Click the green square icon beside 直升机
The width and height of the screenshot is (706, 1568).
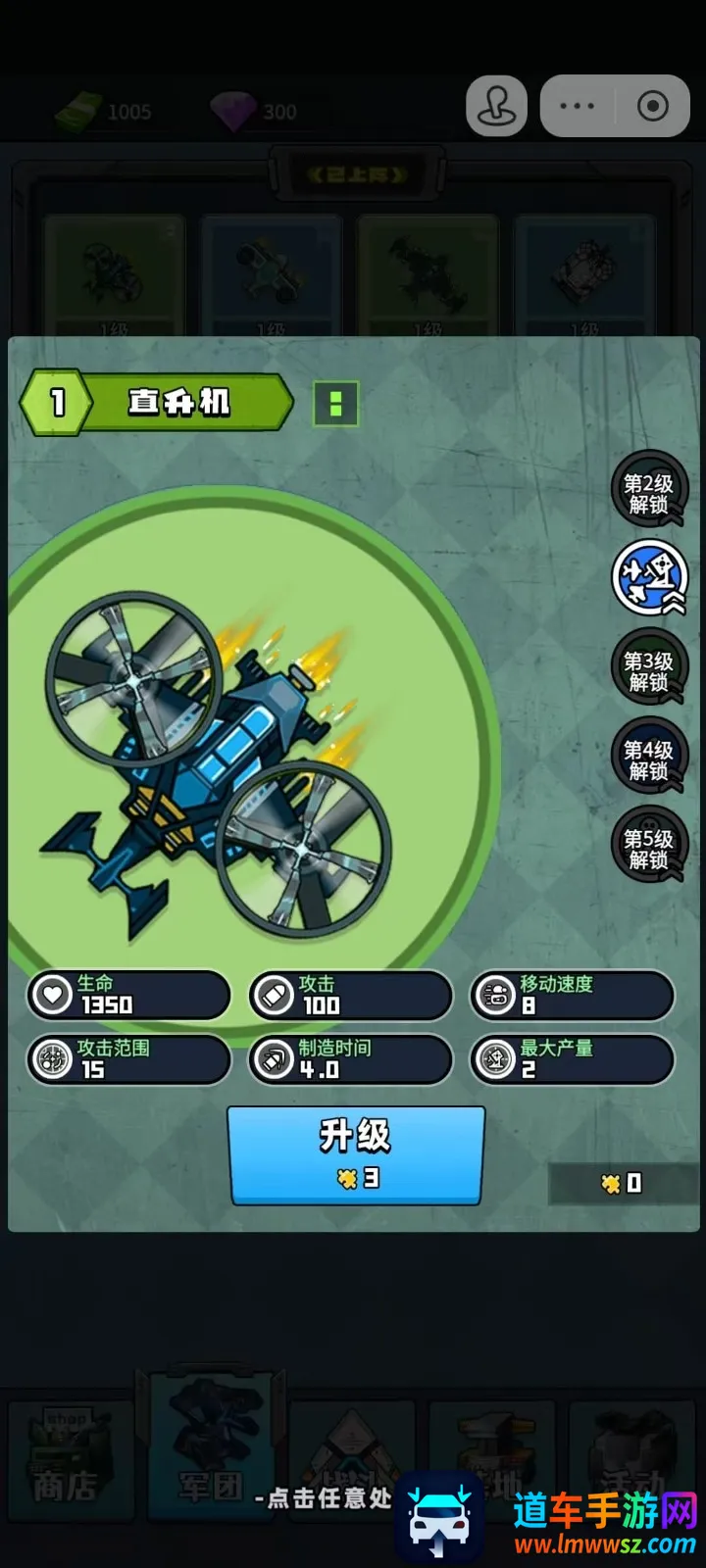(335, 404)
